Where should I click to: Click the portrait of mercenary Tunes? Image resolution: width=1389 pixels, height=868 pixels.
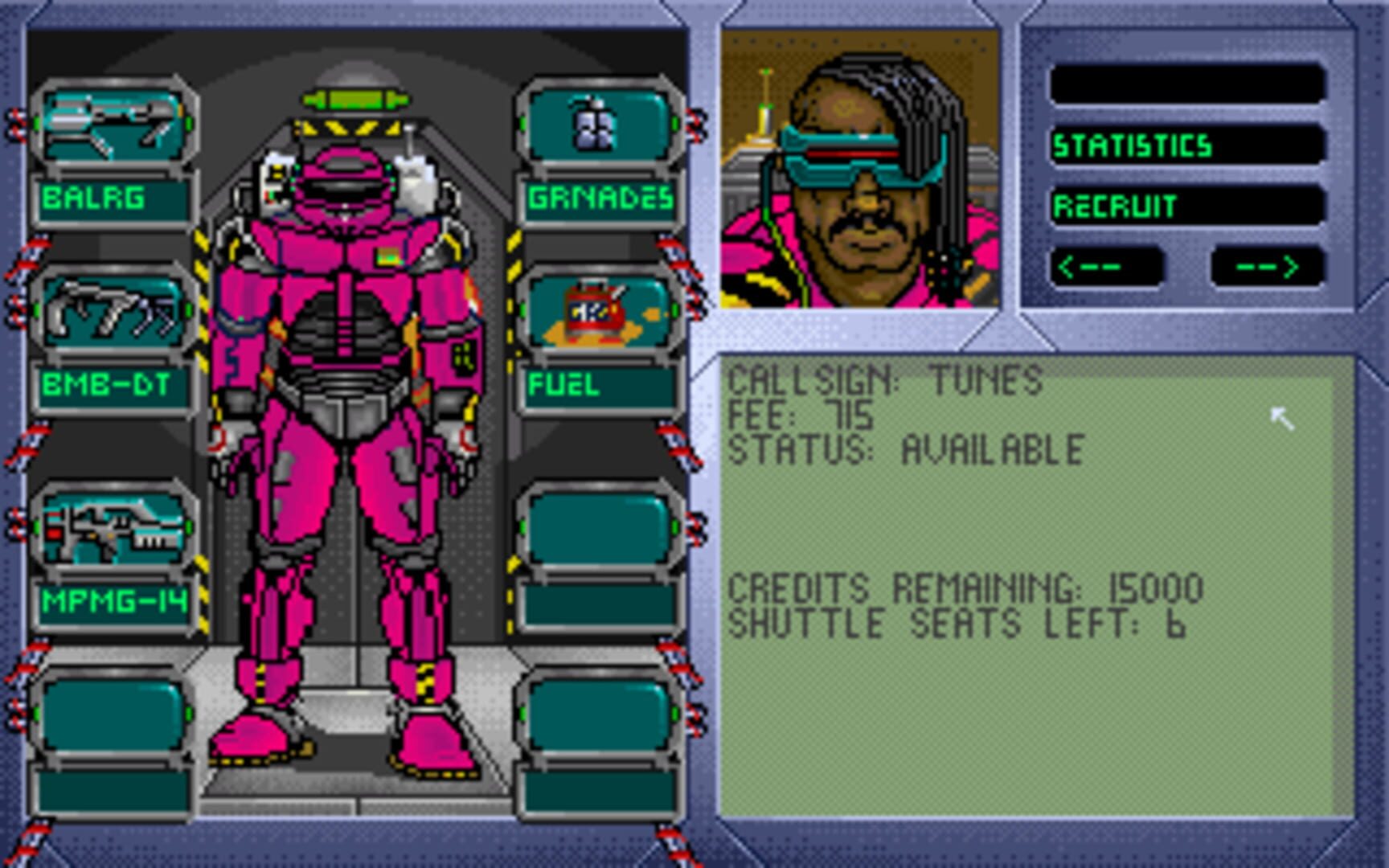[x=860, y=169]
